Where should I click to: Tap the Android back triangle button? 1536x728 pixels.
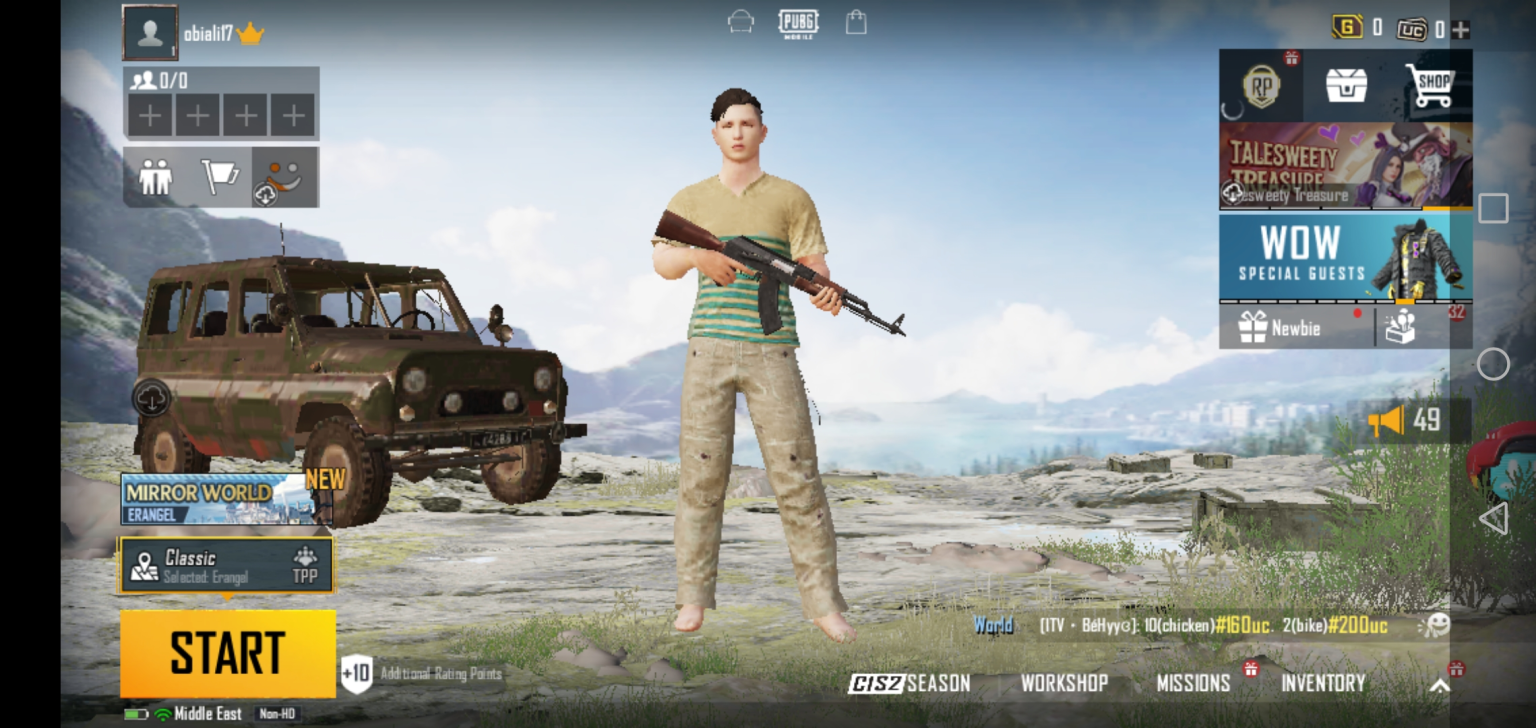1492,518
